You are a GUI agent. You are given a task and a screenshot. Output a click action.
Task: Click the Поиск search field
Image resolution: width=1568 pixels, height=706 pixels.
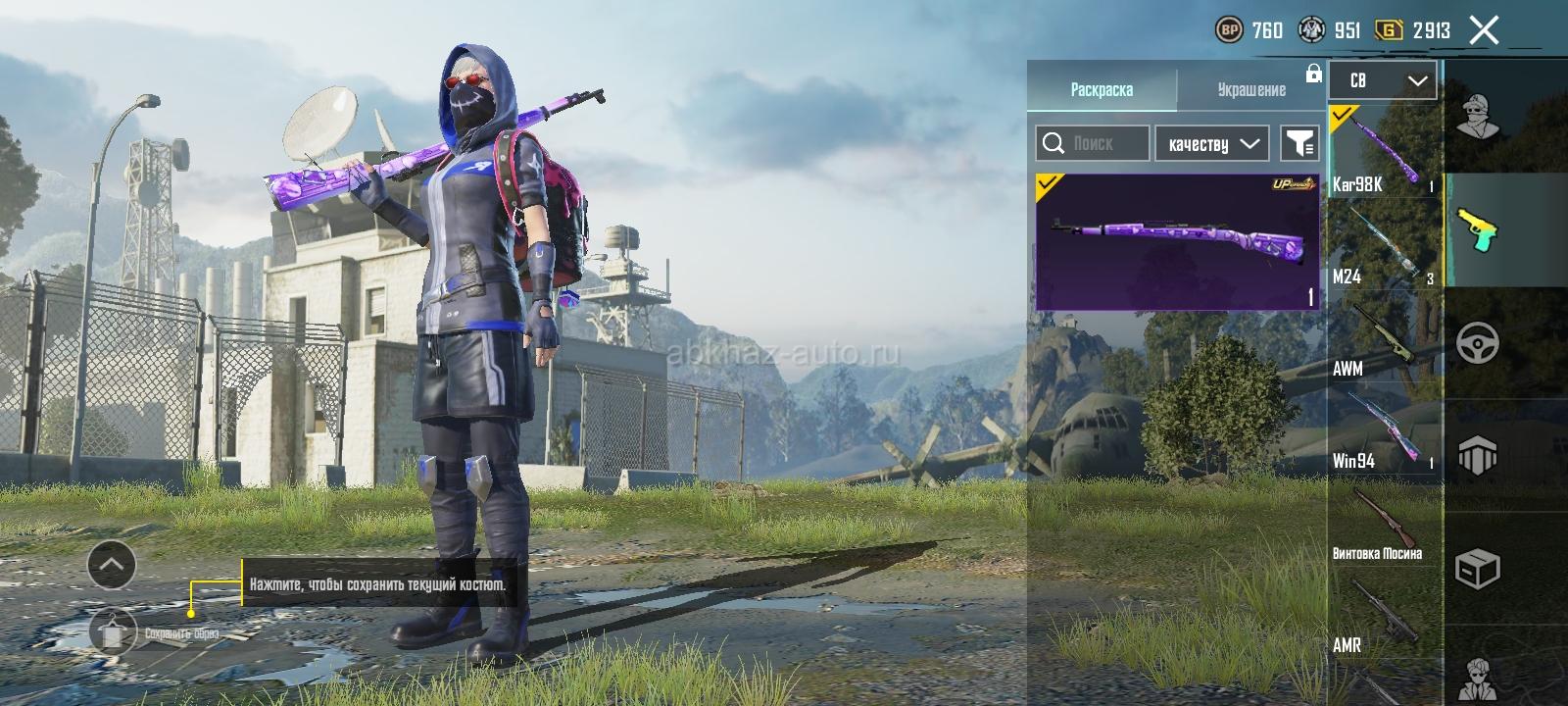(x=1093, y=143)
